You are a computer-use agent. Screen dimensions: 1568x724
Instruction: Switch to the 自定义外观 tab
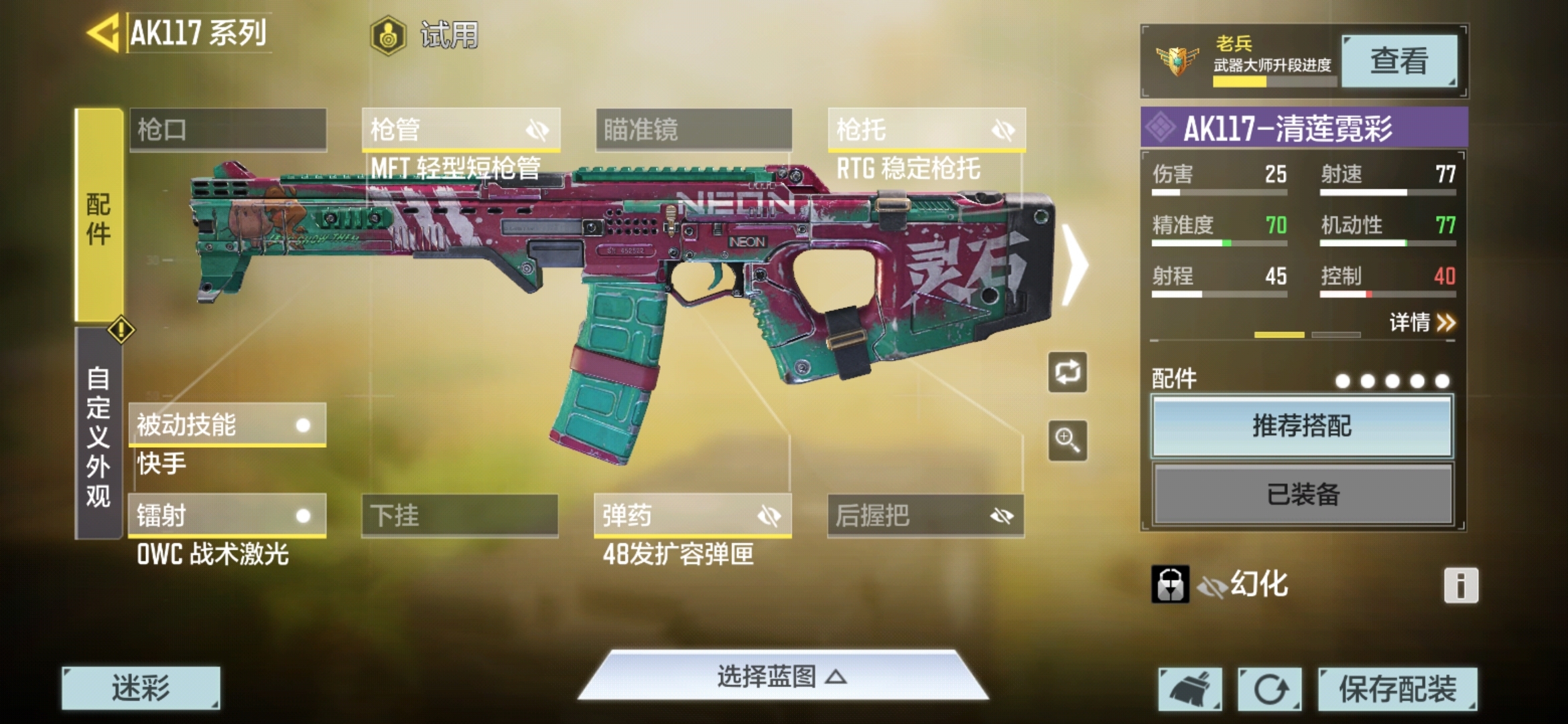click(98, 436)
